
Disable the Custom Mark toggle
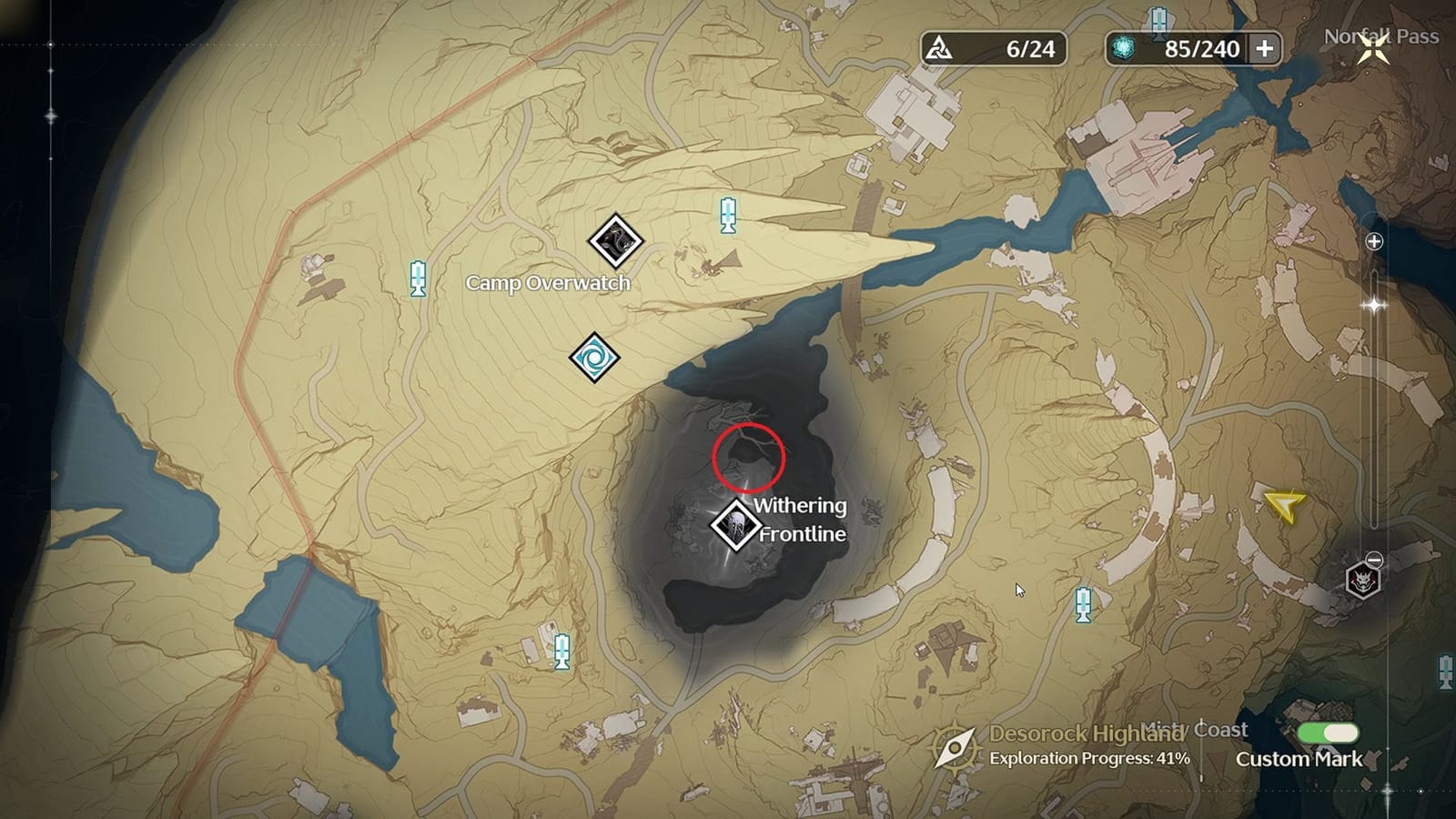[x=1329, y=732]
